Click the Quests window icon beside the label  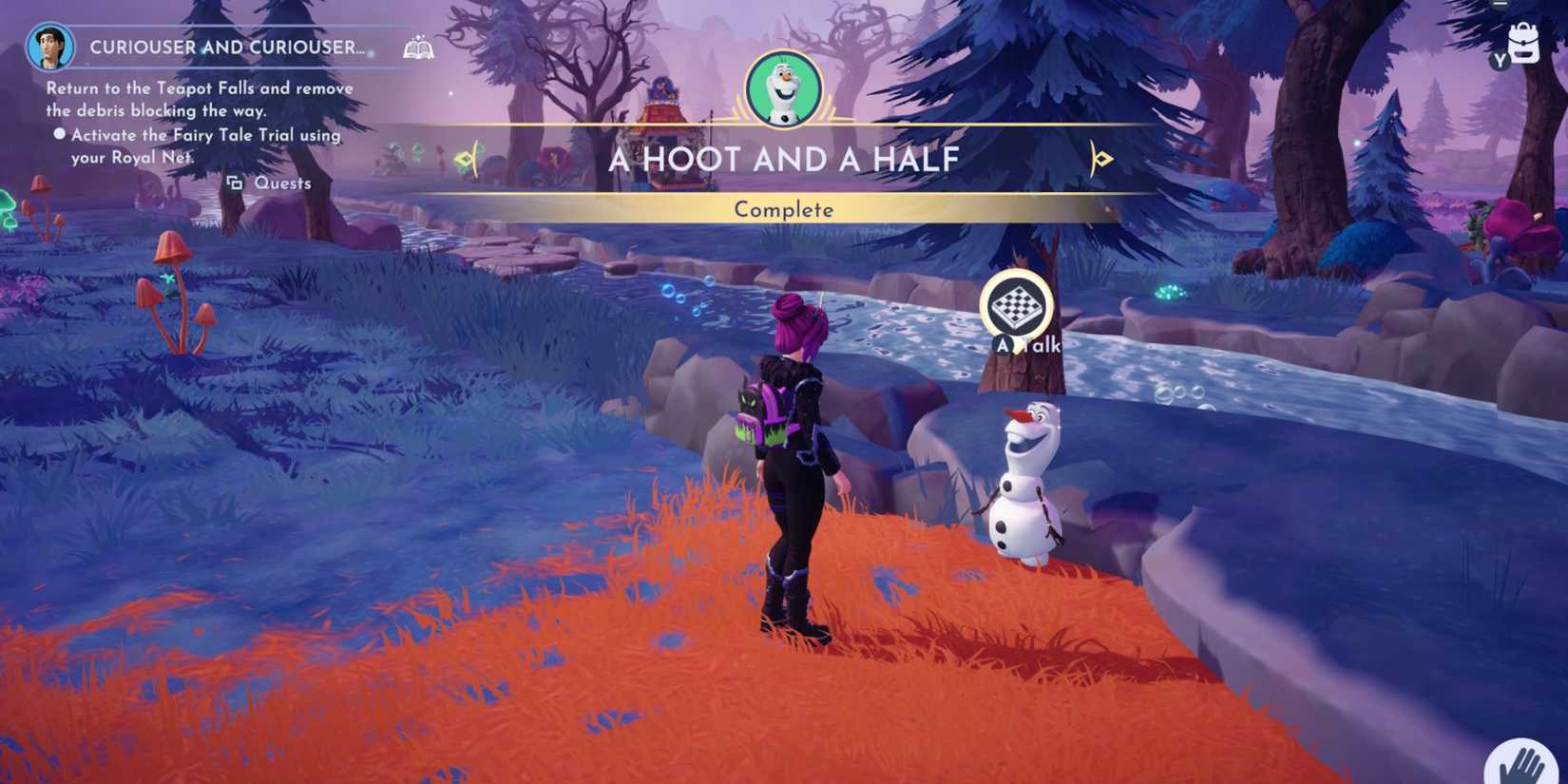pos(237,182)
